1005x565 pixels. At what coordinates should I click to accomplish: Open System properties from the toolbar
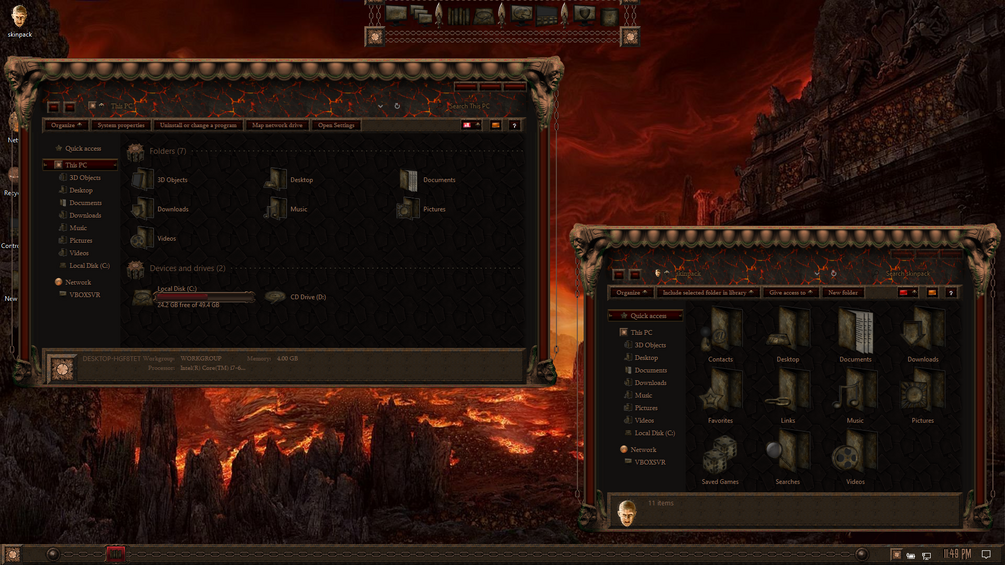pyautogui.click(x=121, y=125)
